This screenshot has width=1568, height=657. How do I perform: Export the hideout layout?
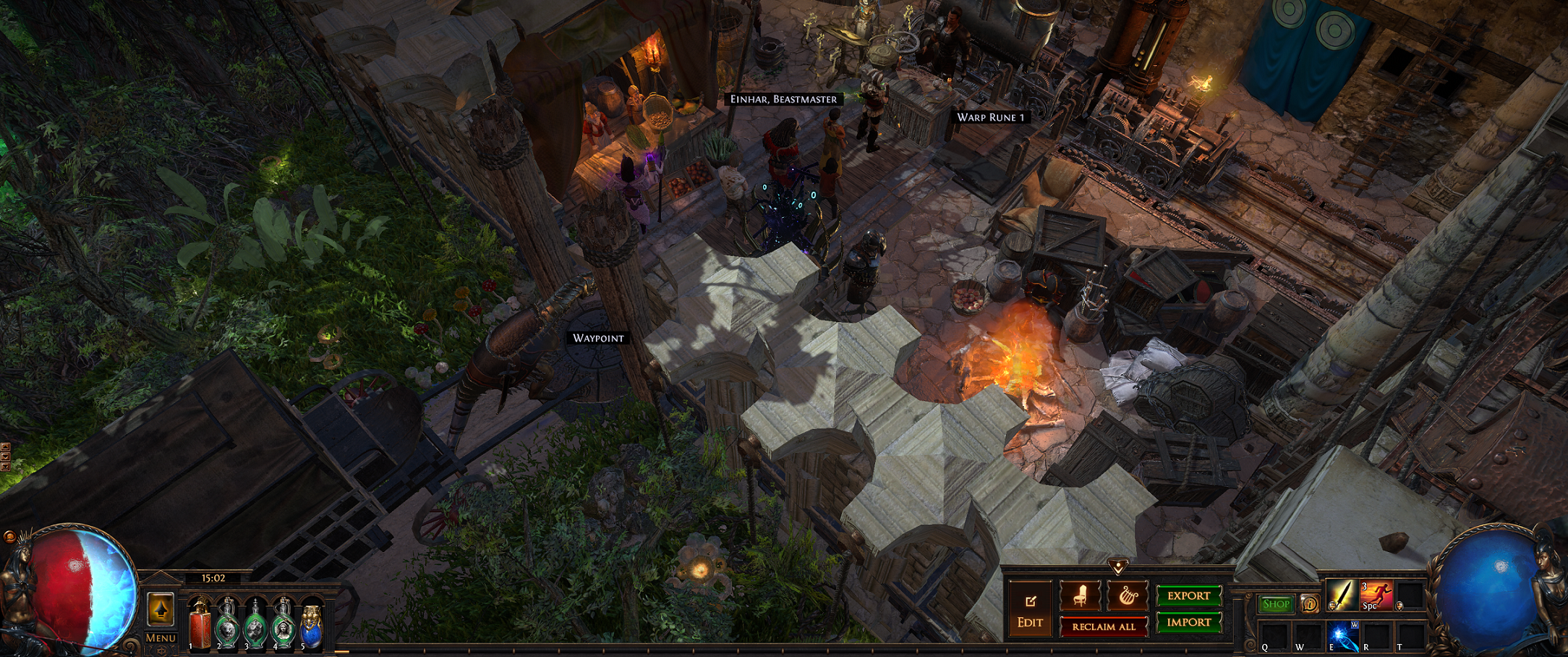(1188, 595)
